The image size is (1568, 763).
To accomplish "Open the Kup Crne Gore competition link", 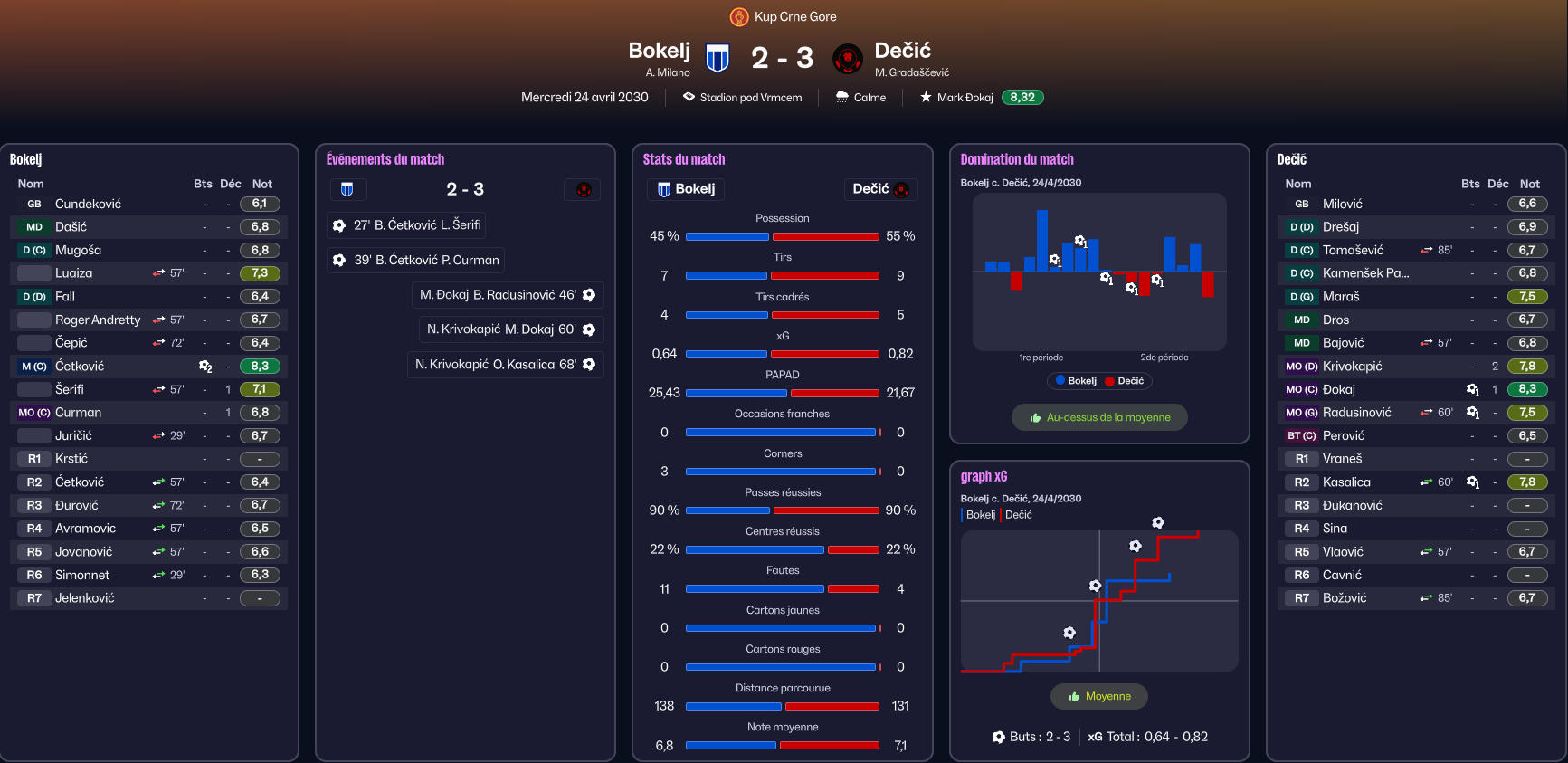I will 794,16.
